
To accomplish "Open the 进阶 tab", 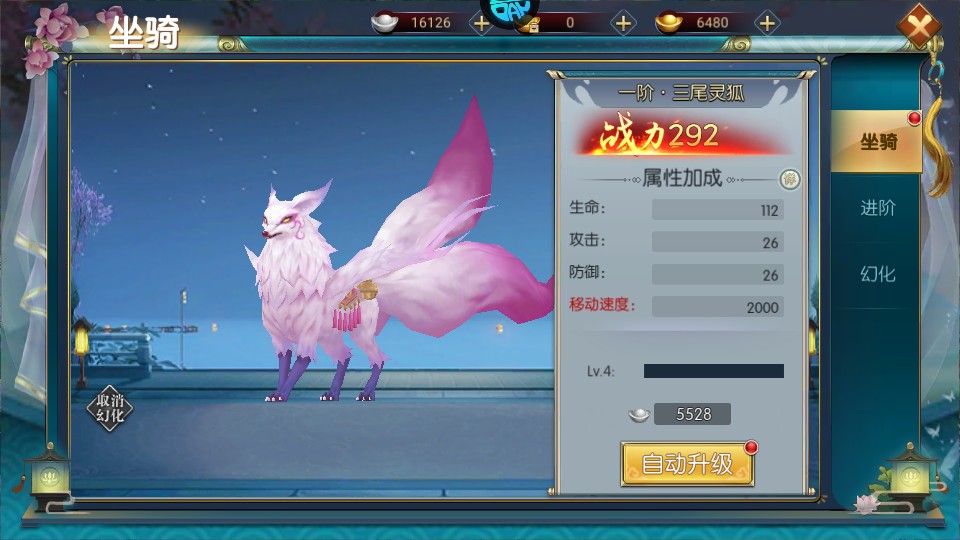I will pos(877,208).
